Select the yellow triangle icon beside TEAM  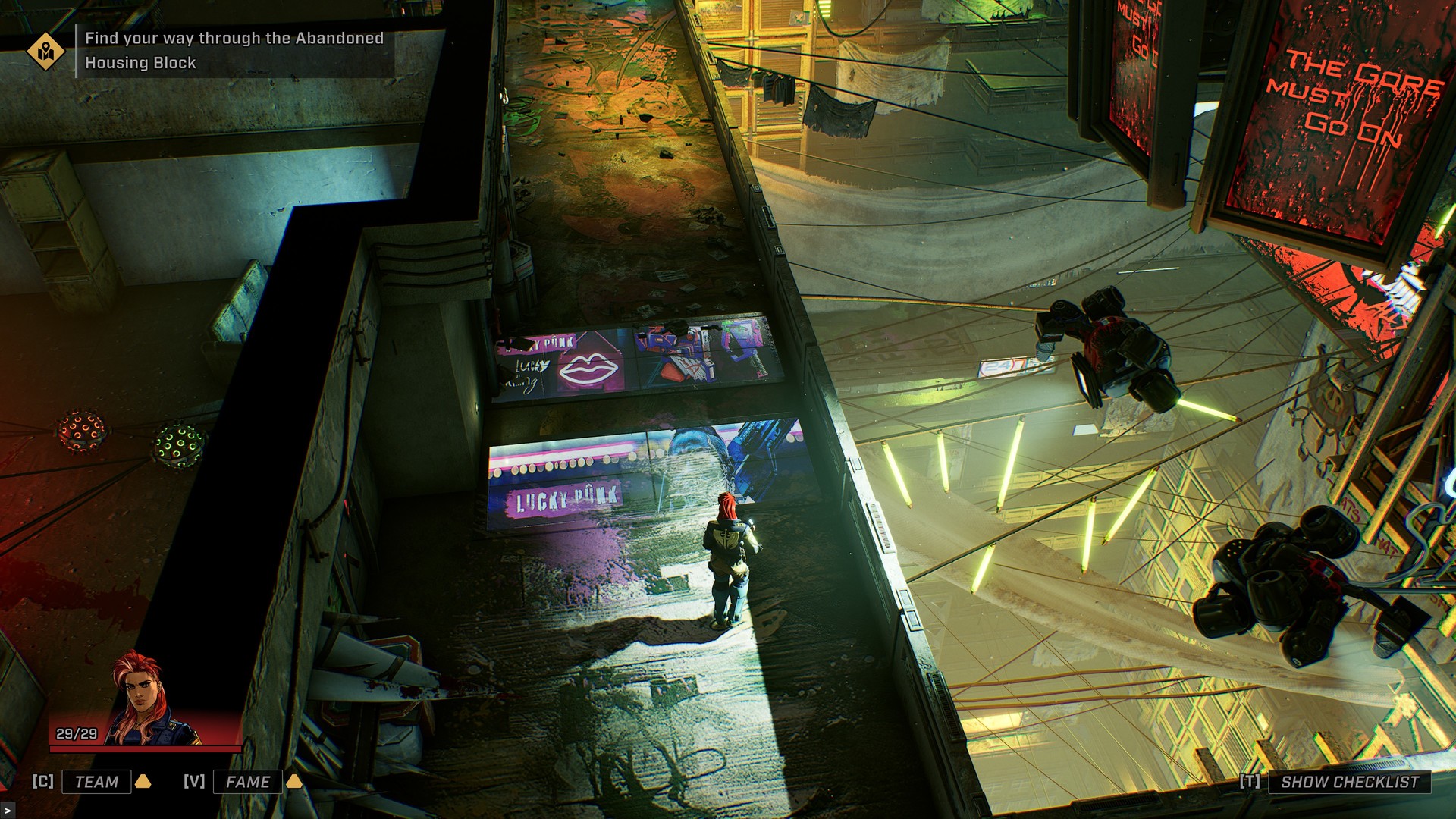142,783
